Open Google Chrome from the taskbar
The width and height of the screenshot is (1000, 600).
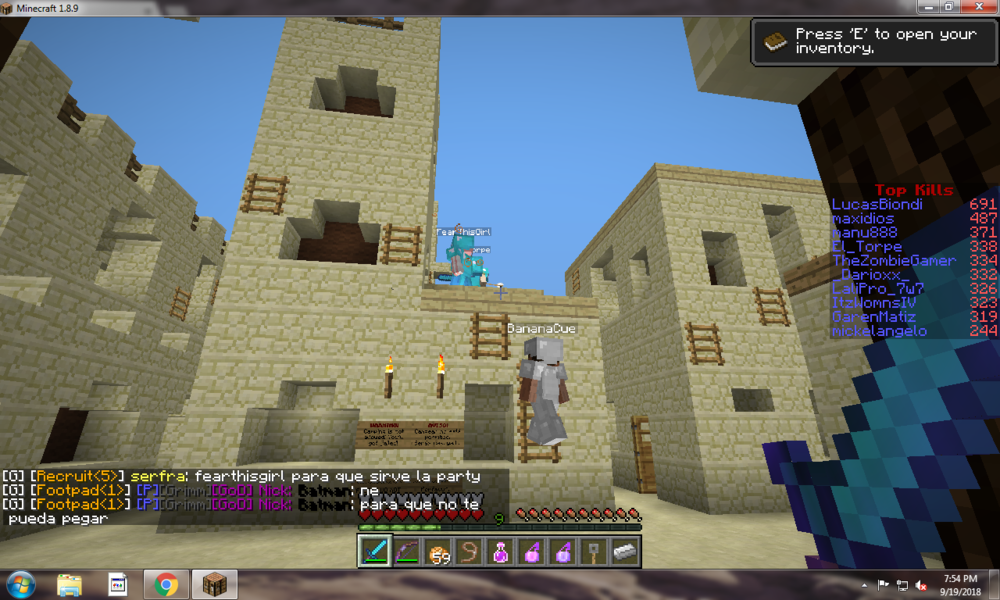166,584
